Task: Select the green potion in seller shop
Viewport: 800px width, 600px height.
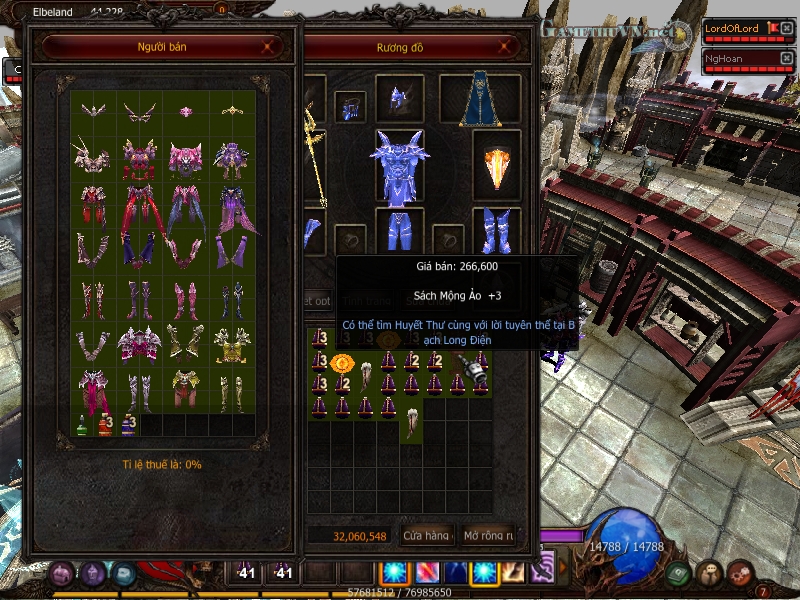Action: click(x=83, y=424)
